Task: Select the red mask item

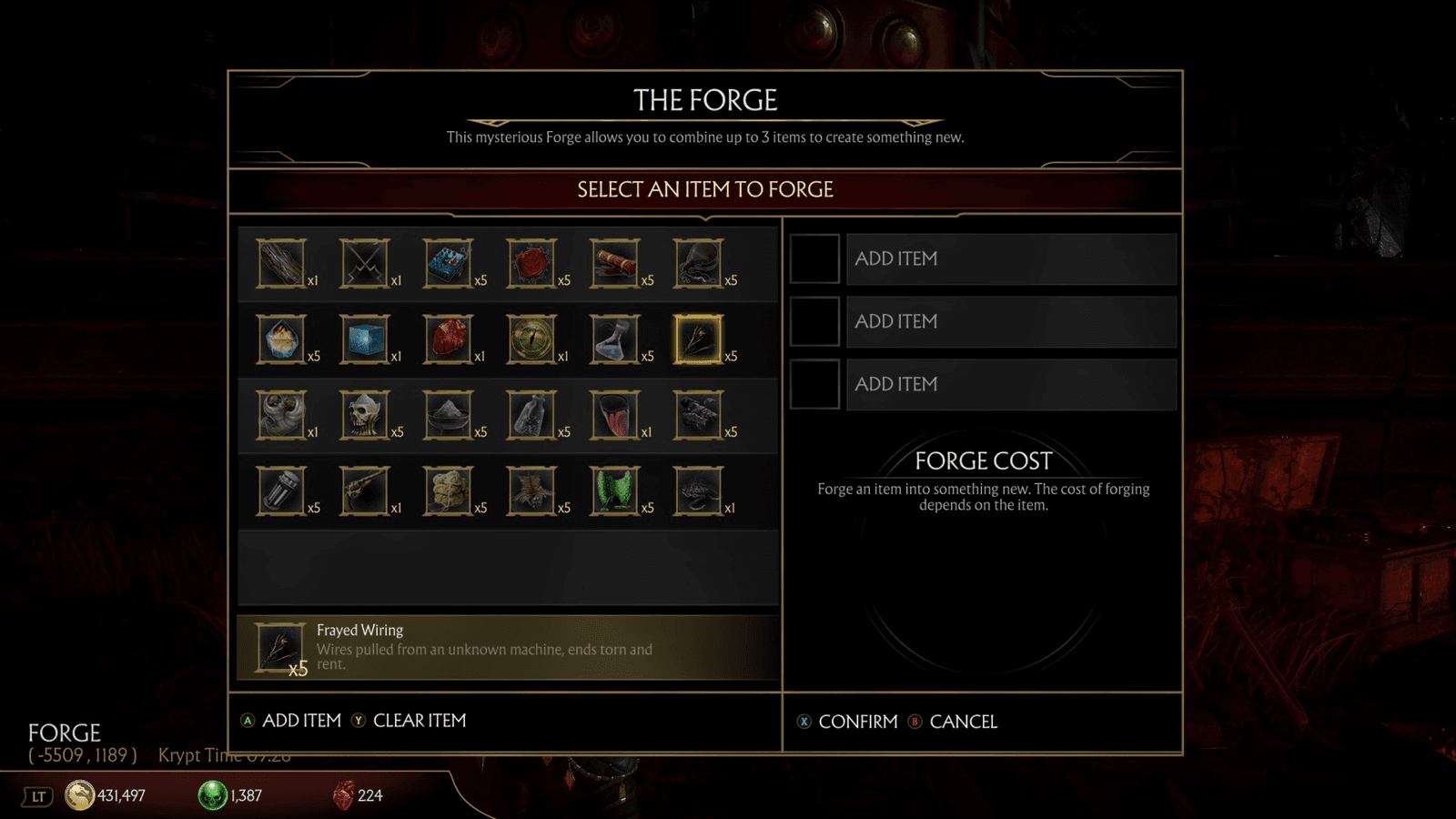Action: click(617, 414)
